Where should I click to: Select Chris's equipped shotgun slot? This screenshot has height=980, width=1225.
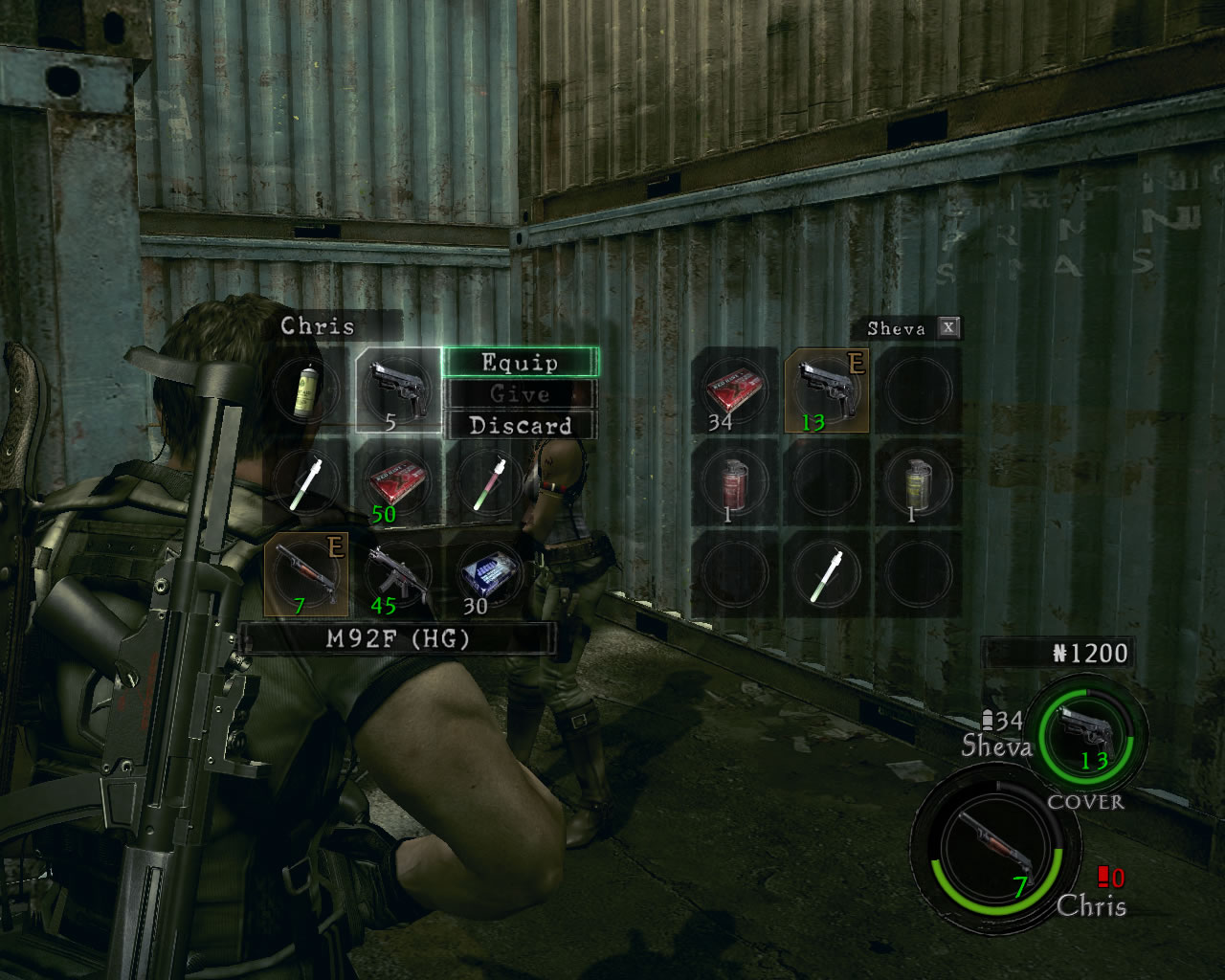click(x=306, y=574)
